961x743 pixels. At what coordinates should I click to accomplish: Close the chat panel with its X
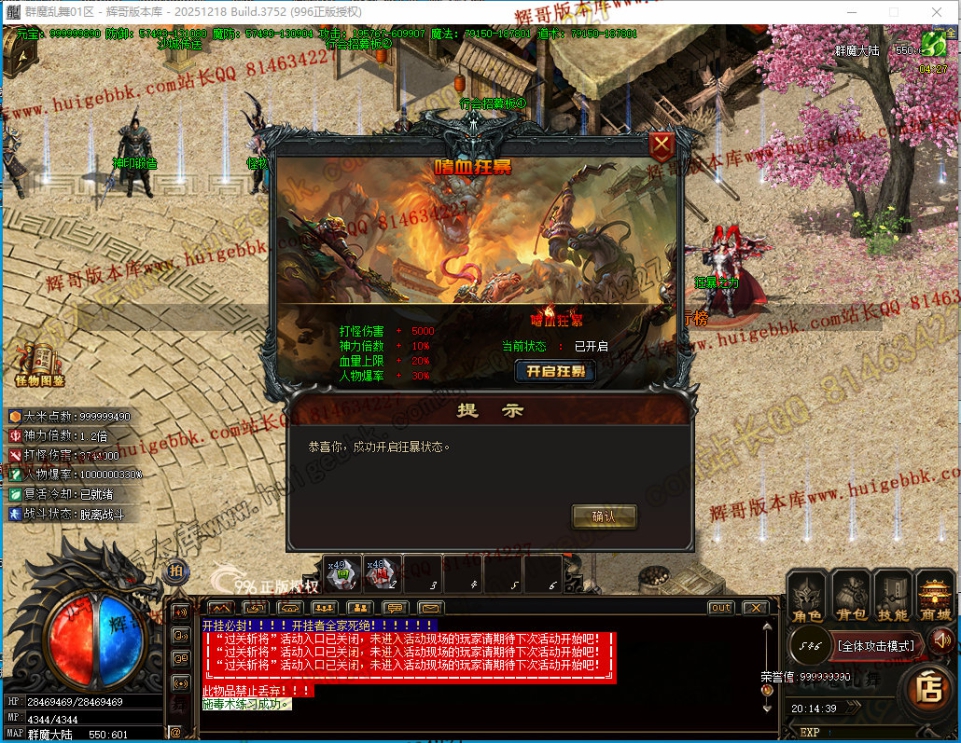[x=755, y=608]
